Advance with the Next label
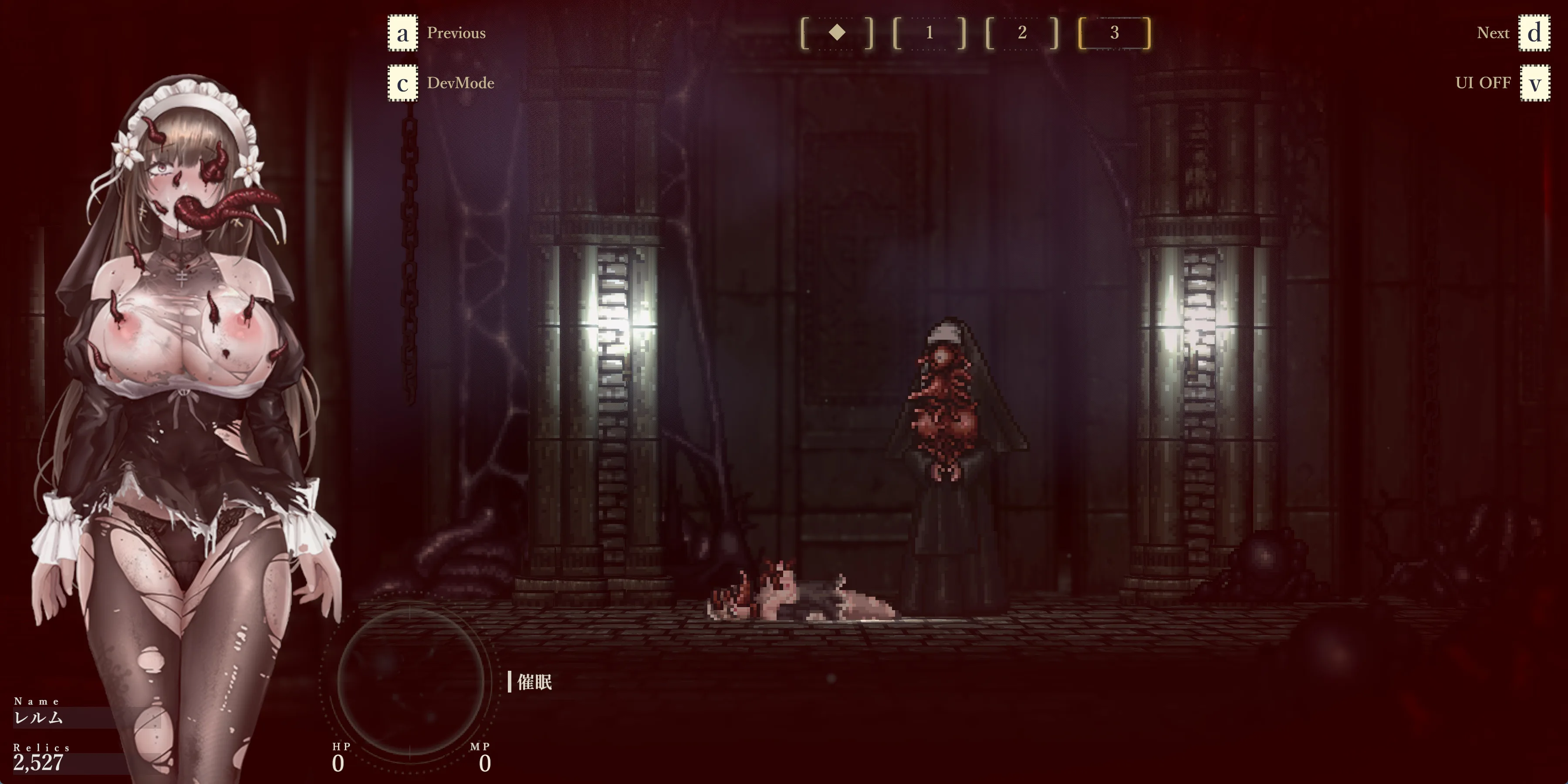The width and height of the screenshot is (1568, 784). point(1493,33)
